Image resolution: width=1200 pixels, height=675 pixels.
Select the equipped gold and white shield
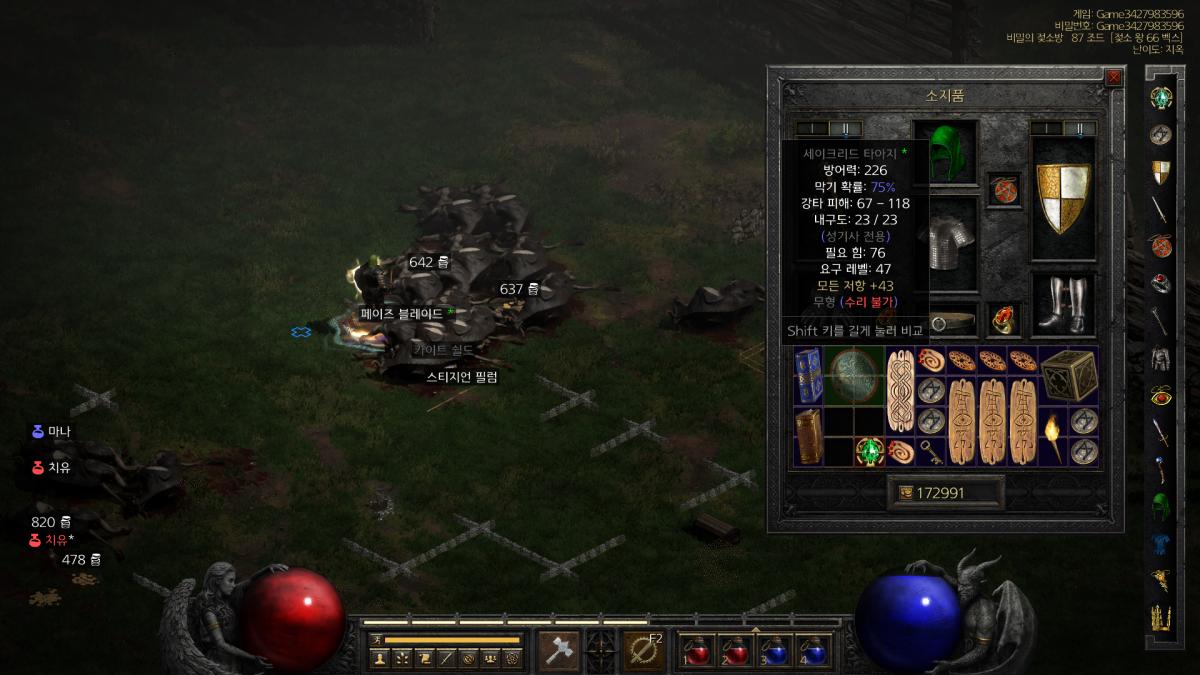[1062, 198]
